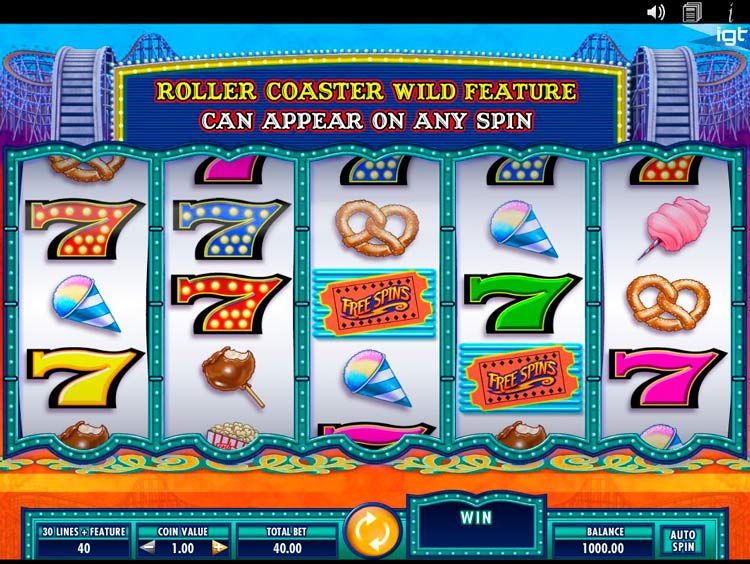Start Auto Spin
The width and height of the screenshot is (750, 564).
[x=683, y=541]
